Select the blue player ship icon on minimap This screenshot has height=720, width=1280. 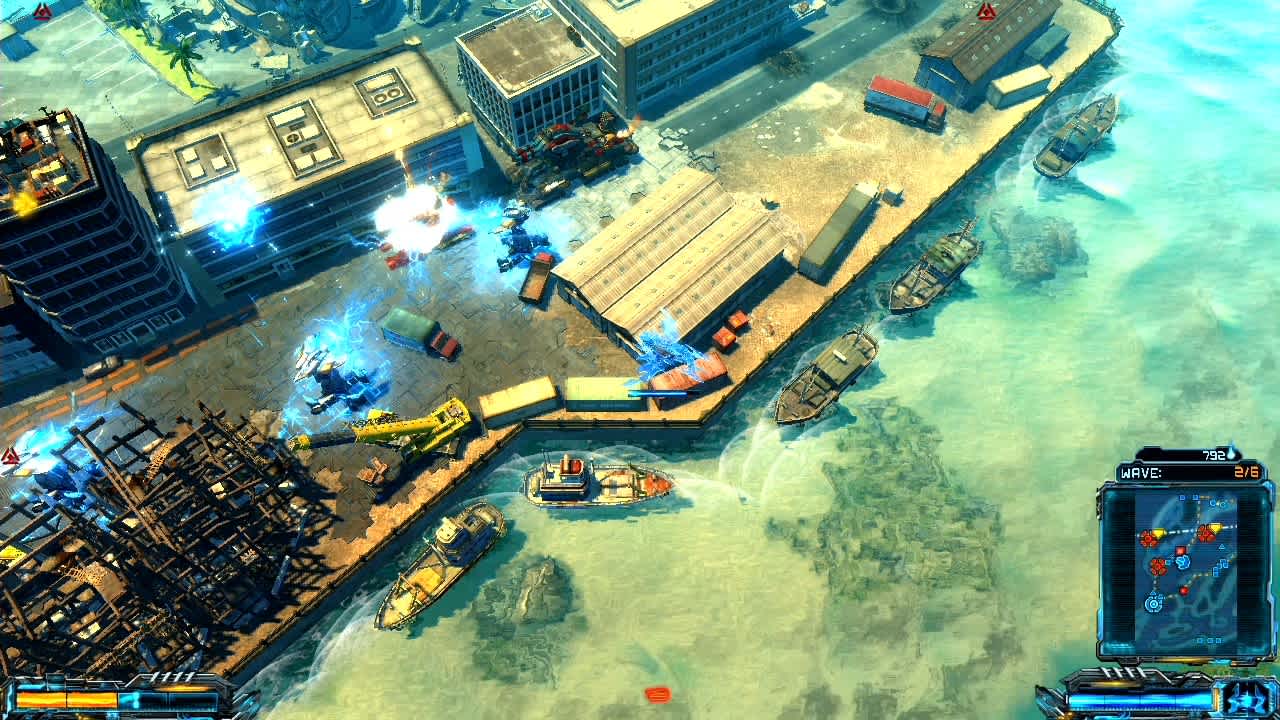pyautogui.click(x=1182, y=562)
